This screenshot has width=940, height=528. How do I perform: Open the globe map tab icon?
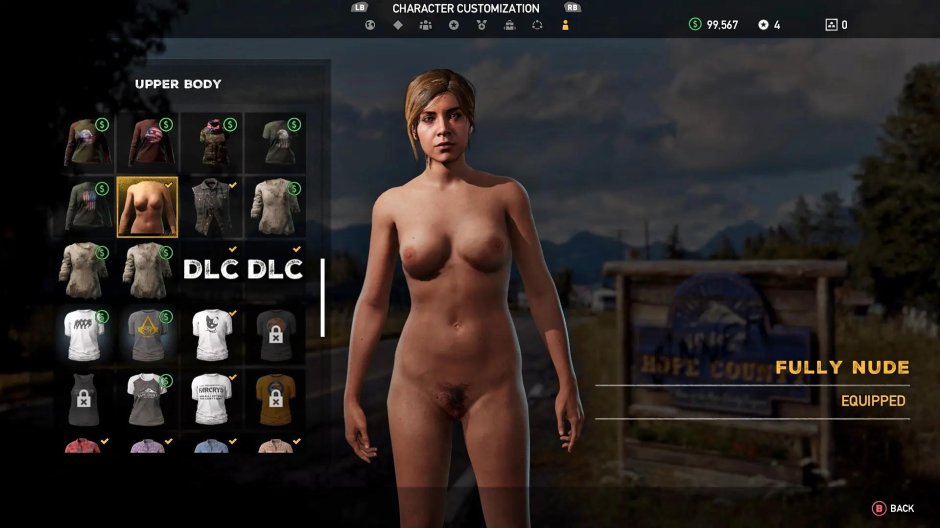tap(370, 25)
